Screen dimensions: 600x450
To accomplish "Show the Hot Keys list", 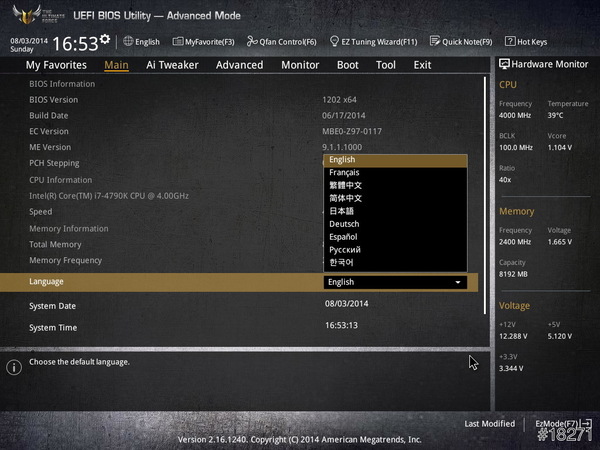I will pyautogui.click(x=526, y=42).
